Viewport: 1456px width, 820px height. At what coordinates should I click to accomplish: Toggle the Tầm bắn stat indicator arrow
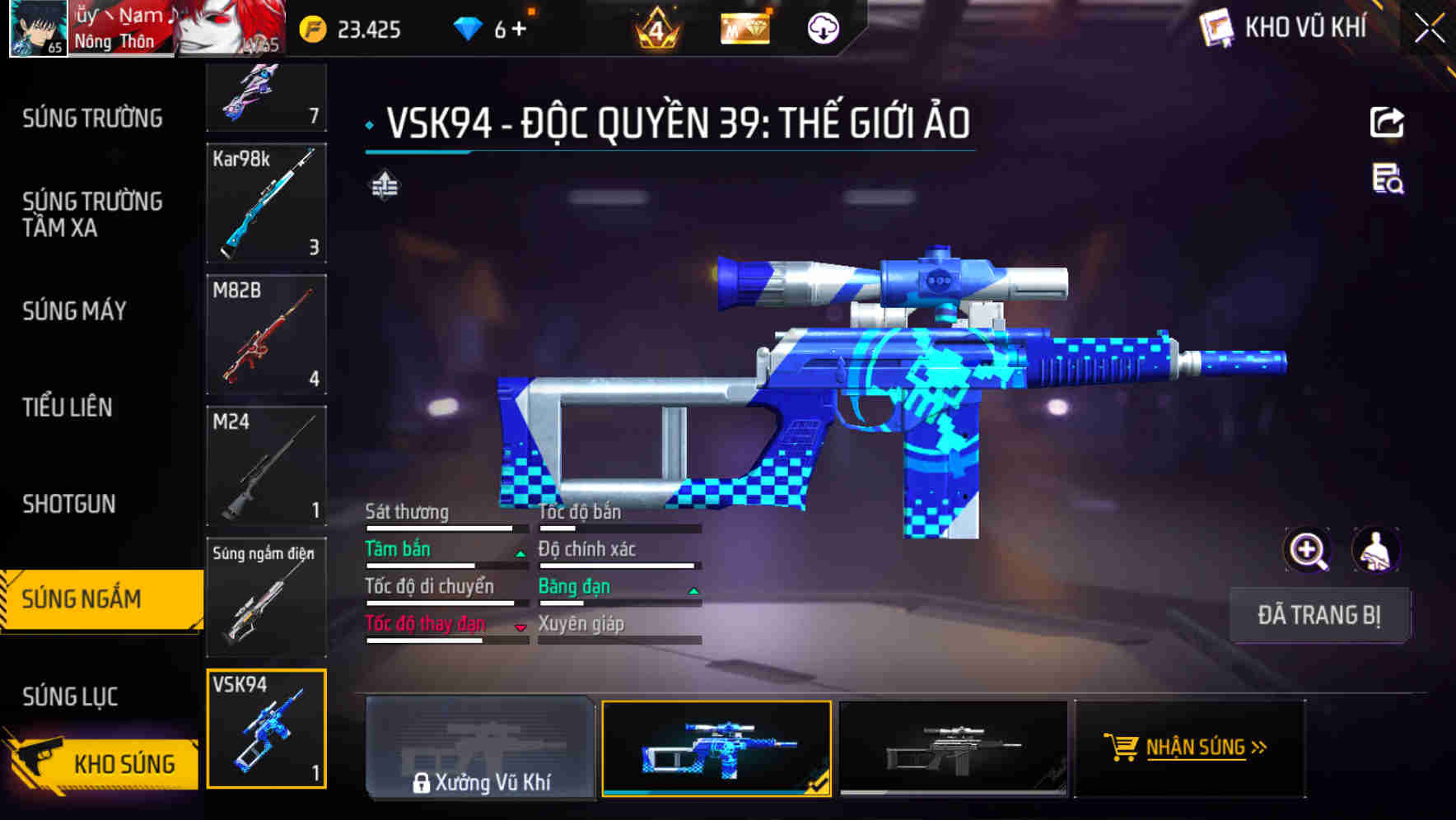520,553
